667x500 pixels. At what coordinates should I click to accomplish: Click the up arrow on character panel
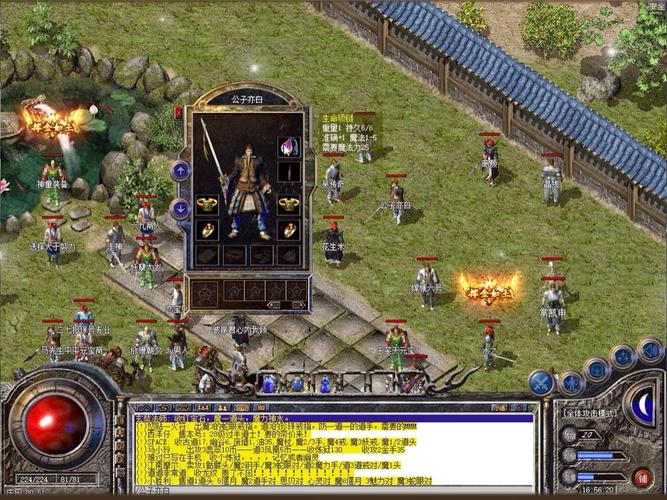[181, 171]
